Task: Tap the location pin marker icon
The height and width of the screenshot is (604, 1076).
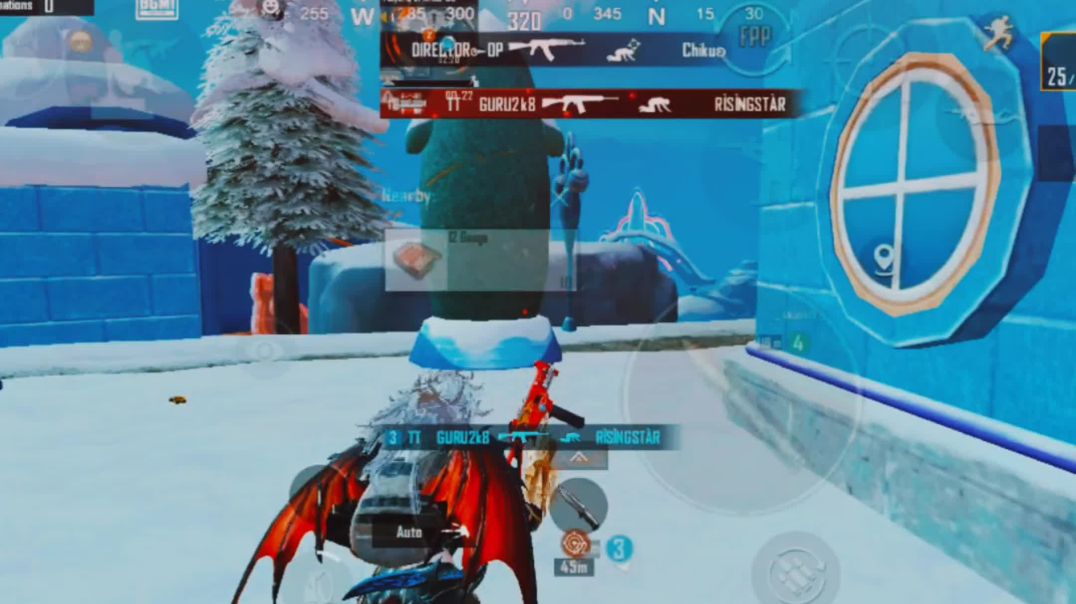Action: pos(883,260)
